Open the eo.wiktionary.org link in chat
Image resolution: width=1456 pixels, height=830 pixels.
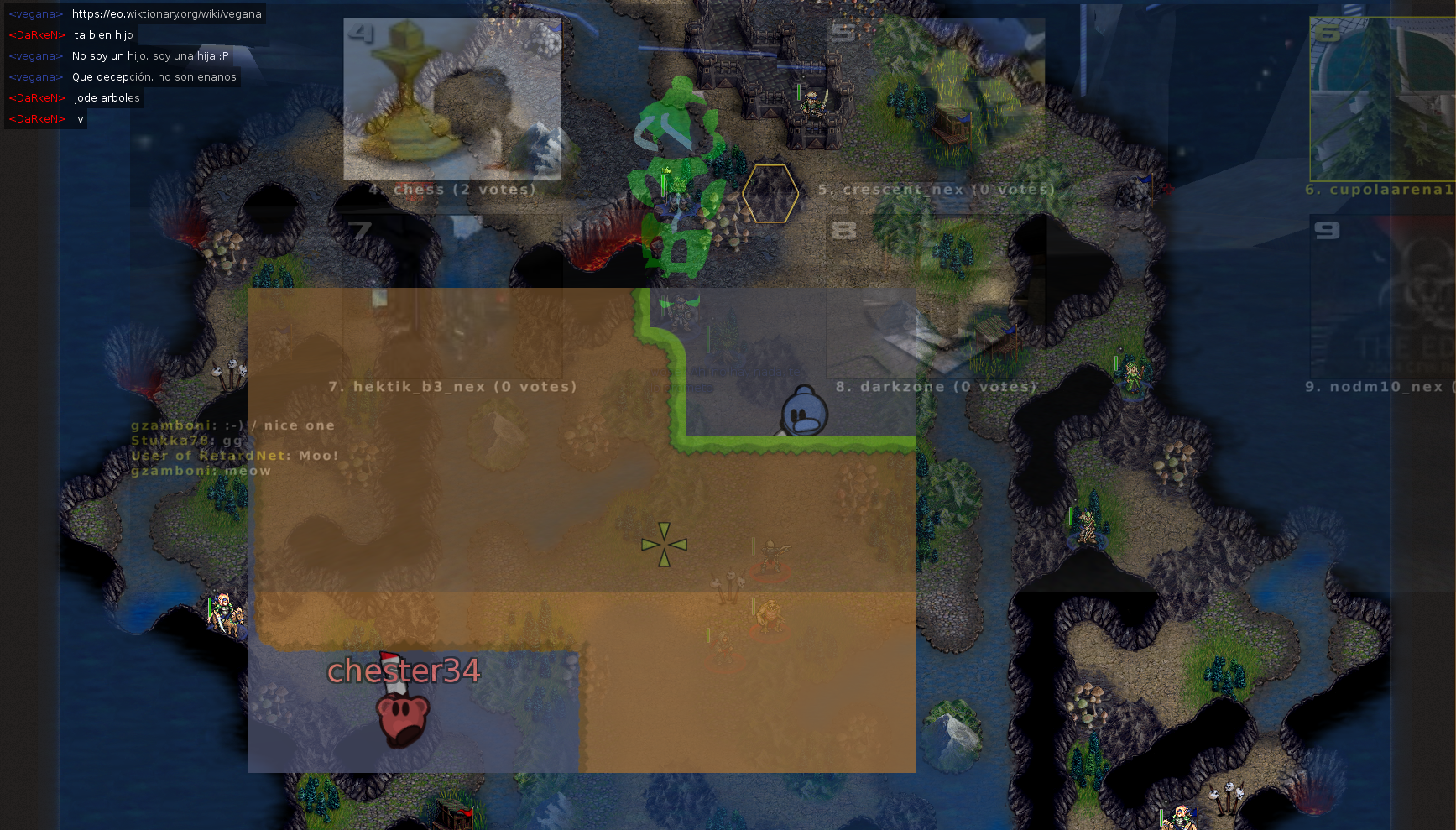point(166,14)
